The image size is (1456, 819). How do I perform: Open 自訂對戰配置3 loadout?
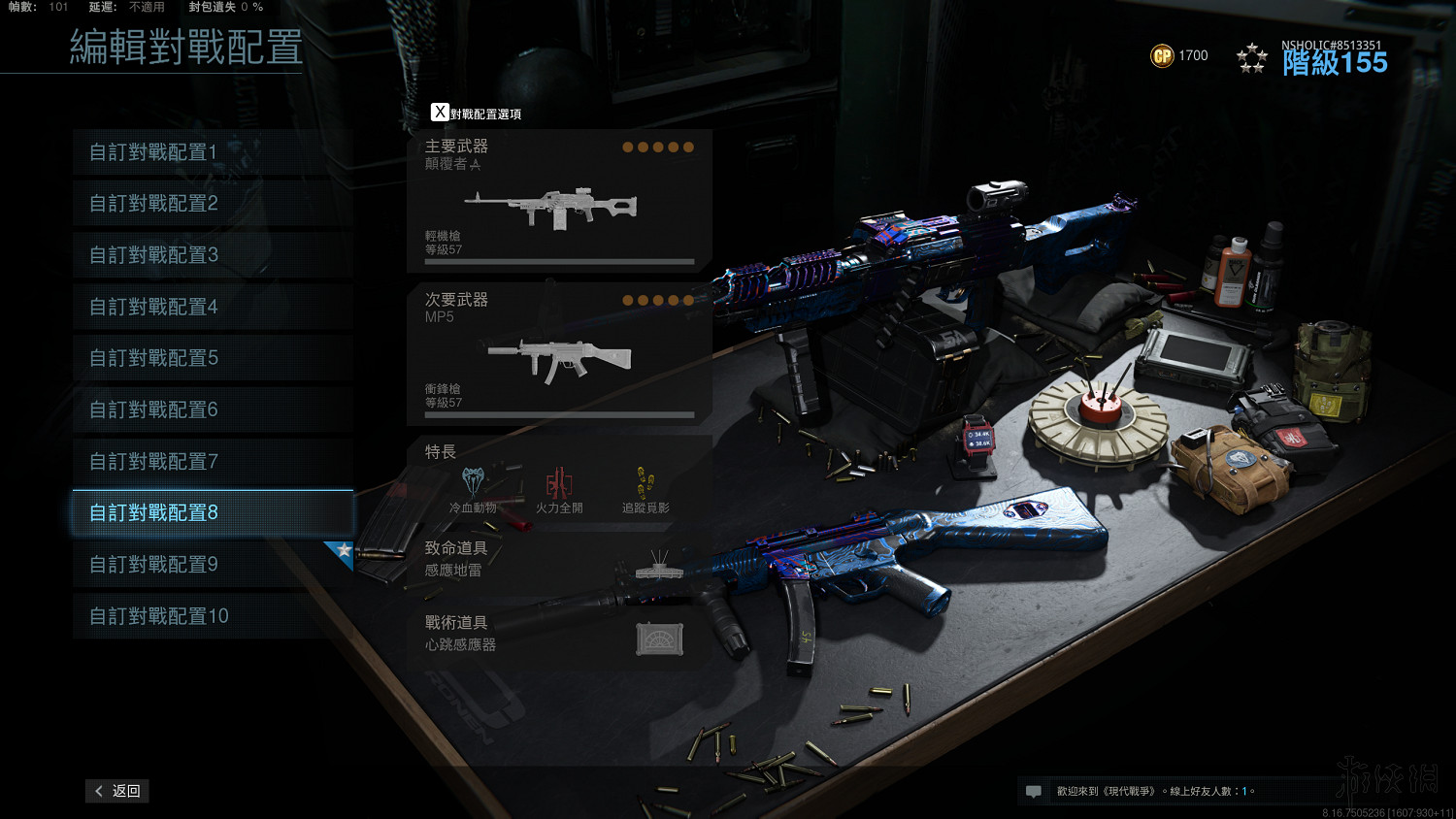click(x=212, y=255)
